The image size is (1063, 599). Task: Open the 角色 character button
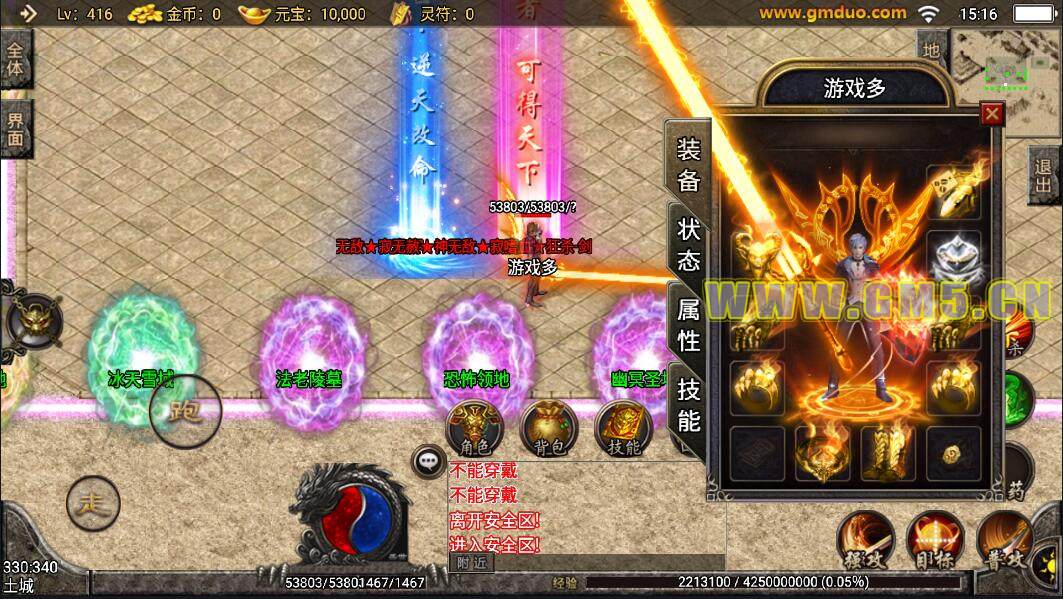tap(469, 428)
